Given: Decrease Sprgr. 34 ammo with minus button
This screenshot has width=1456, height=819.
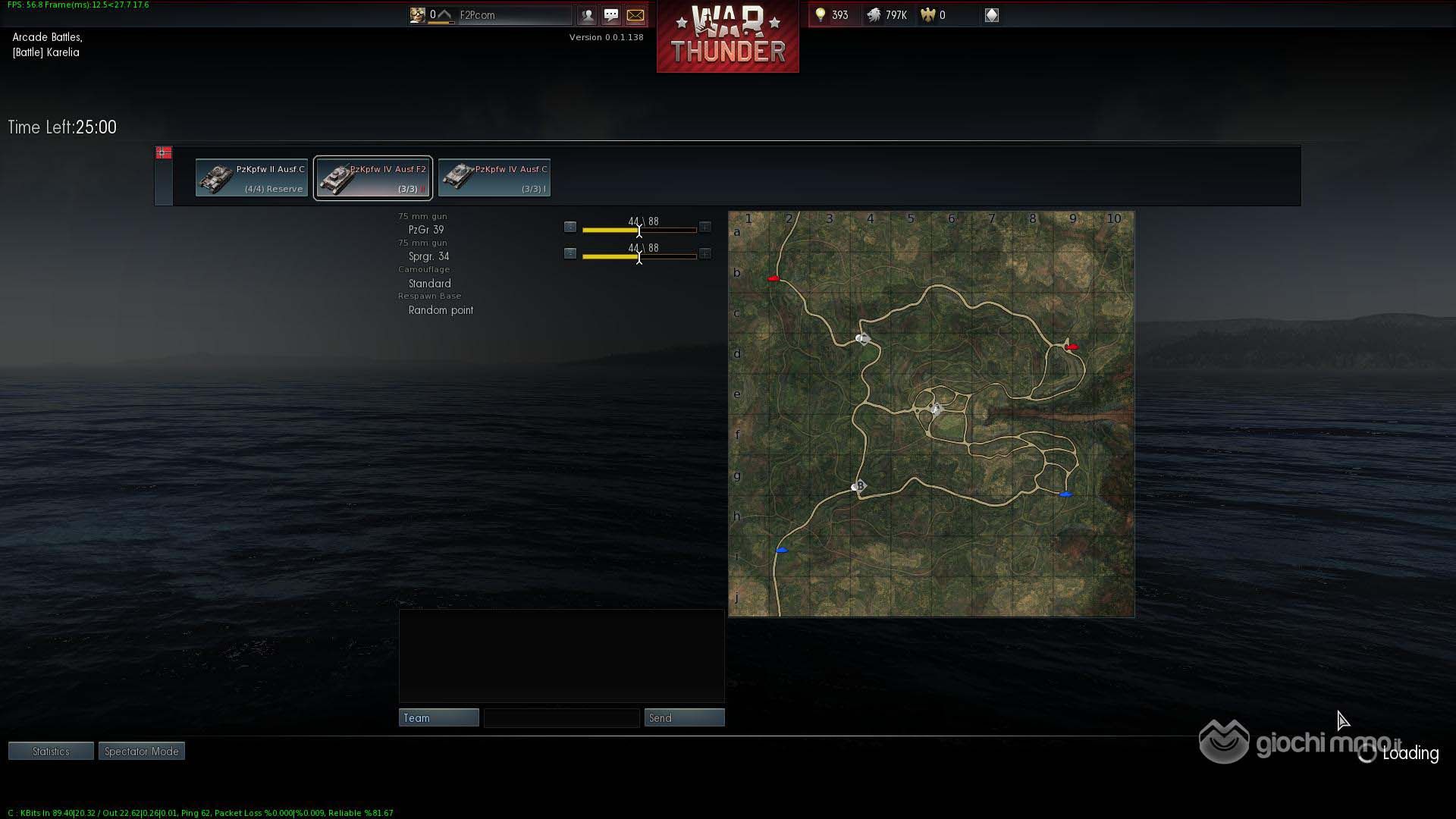Looking at the screenshot, I should click(570, 253).
